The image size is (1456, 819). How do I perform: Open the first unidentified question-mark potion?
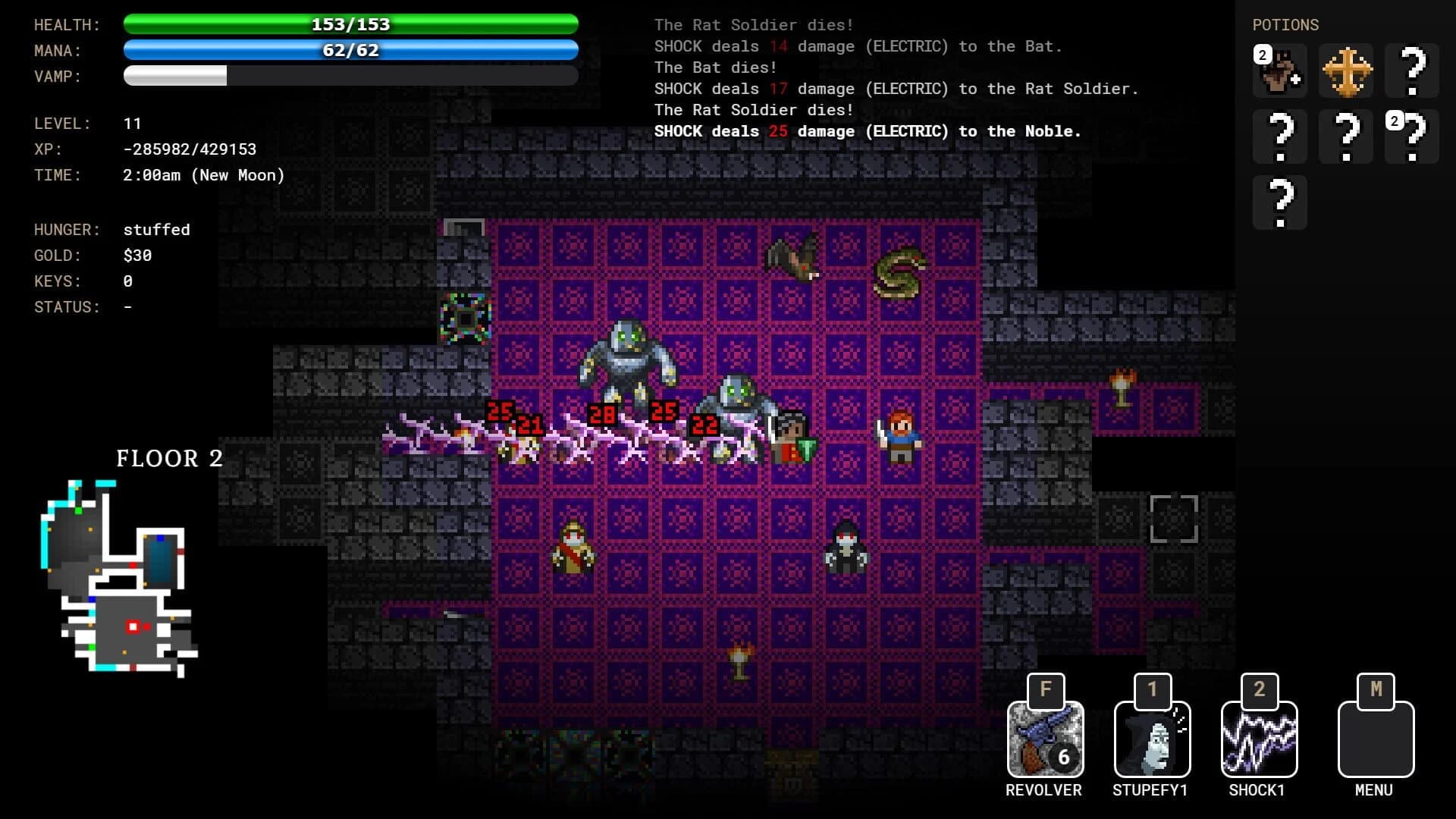click(1411, 71)
